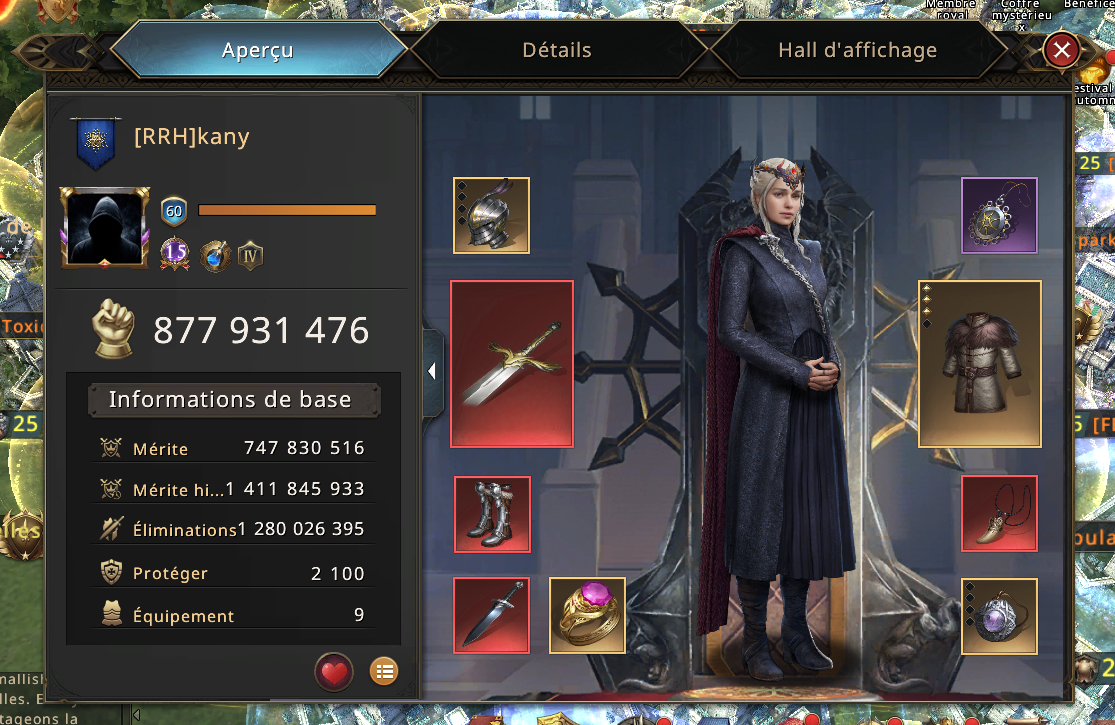Screen dimensions: 1115x725
Task: Collapse the panel with side arrow
Action: [x=432, y=372]
